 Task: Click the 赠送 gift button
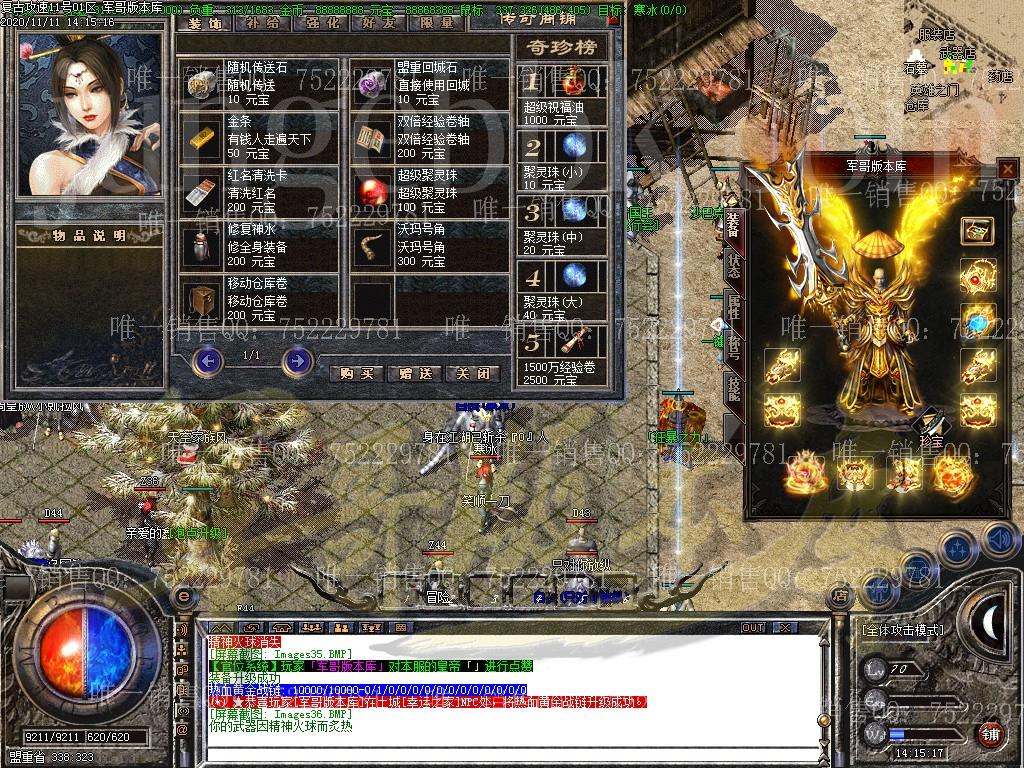(414, 373)
